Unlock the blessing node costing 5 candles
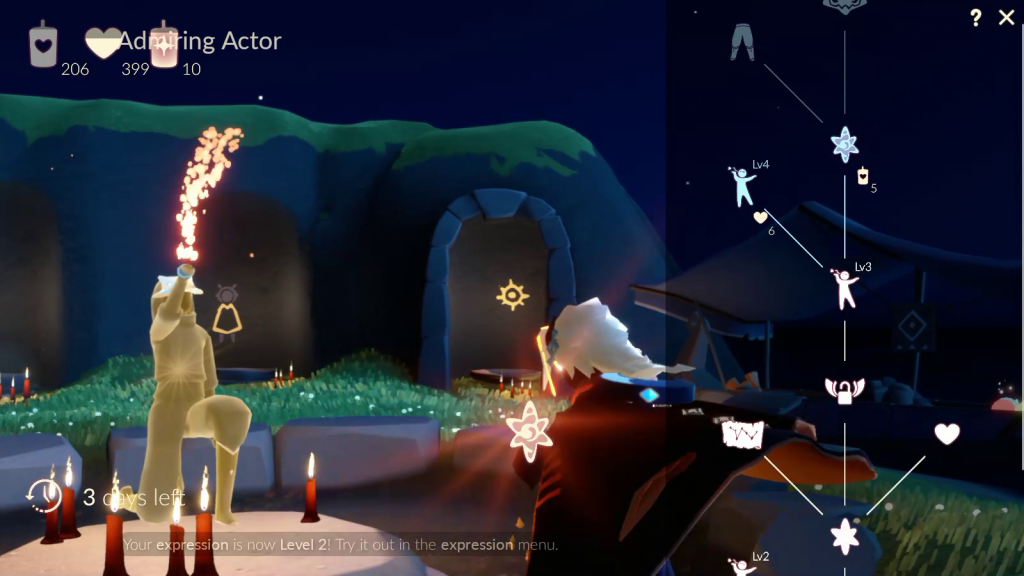Viewport: 1024px width, 576px height. click(x=845, y=144)
